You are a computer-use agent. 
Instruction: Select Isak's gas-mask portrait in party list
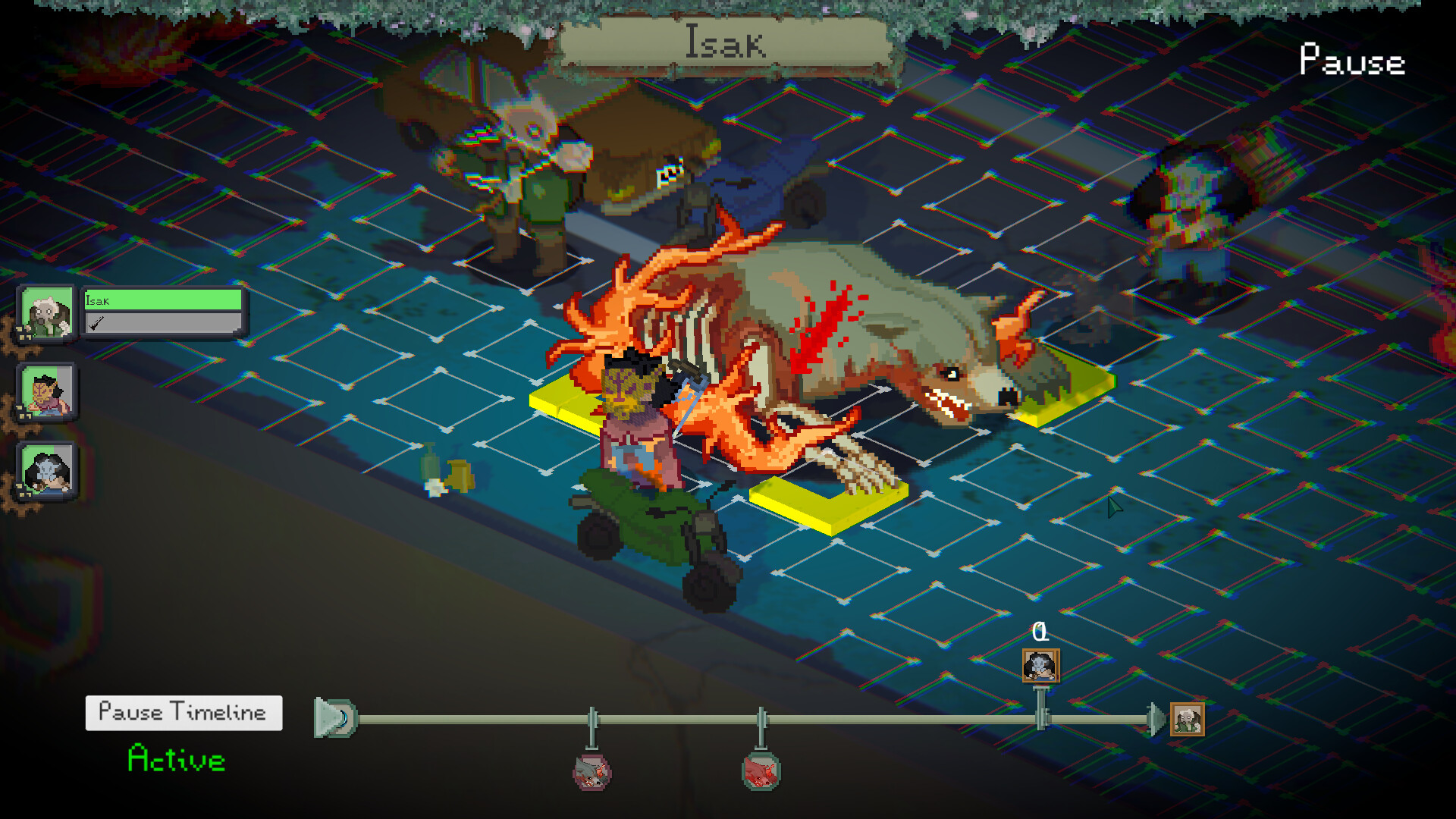pos(46,313)
